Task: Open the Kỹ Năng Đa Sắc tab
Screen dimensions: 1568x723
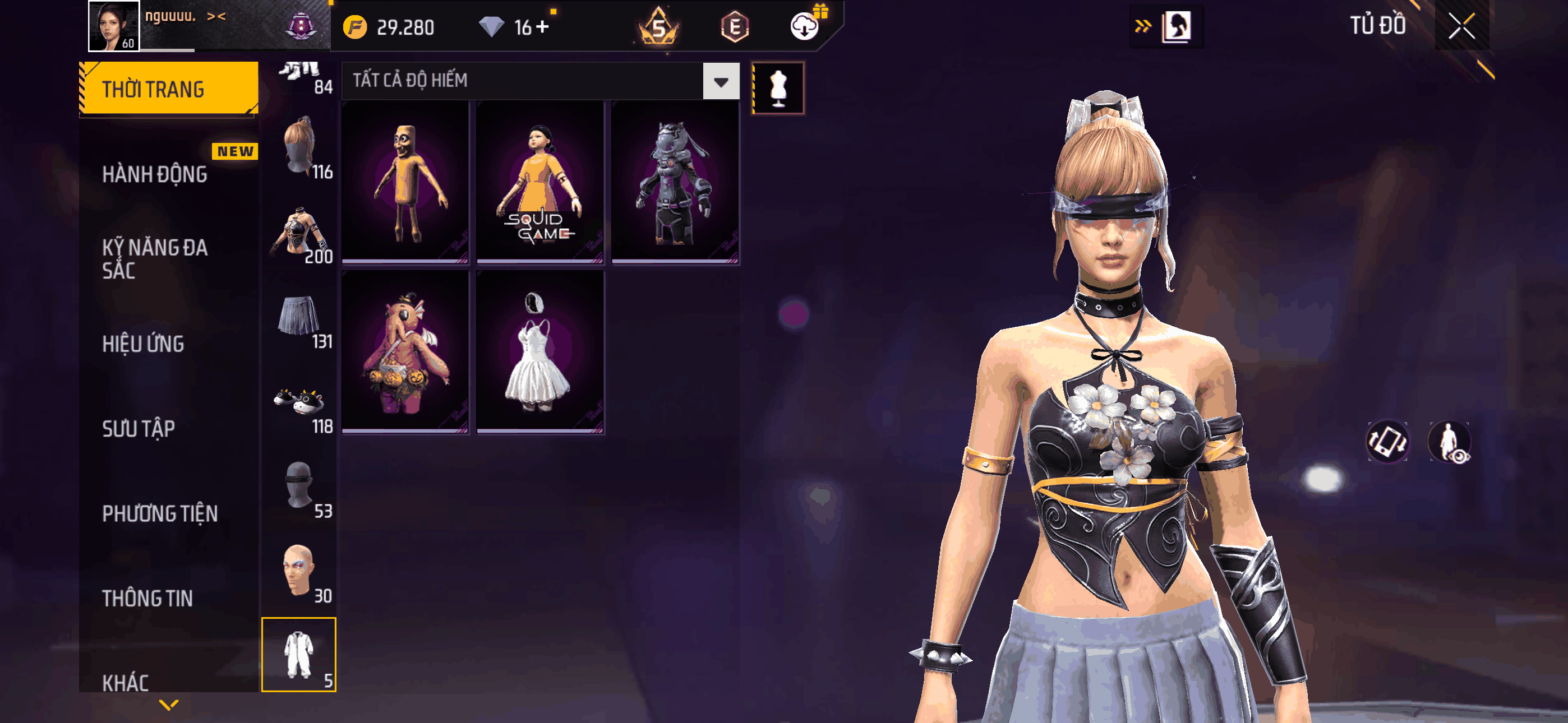Action: click(155, 258)
